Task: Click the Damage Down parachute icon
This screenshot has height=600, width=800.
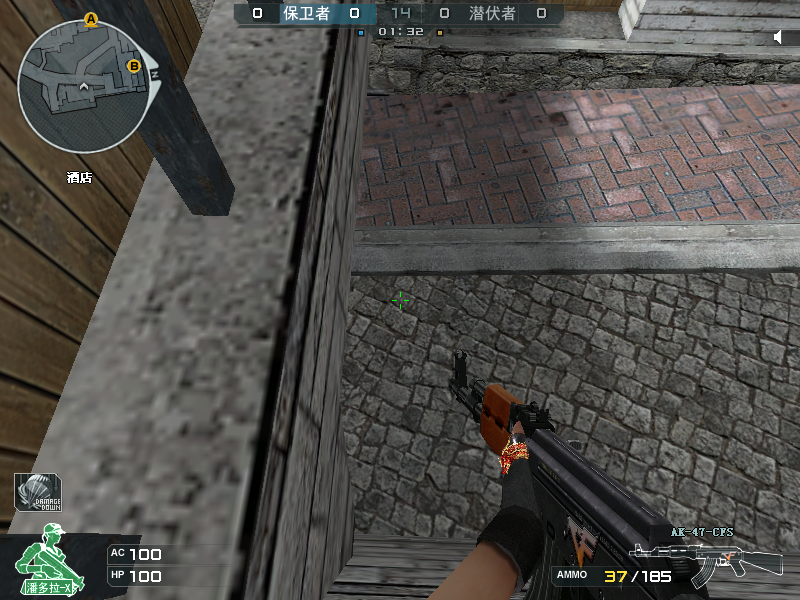Action: tap(39, 493)
